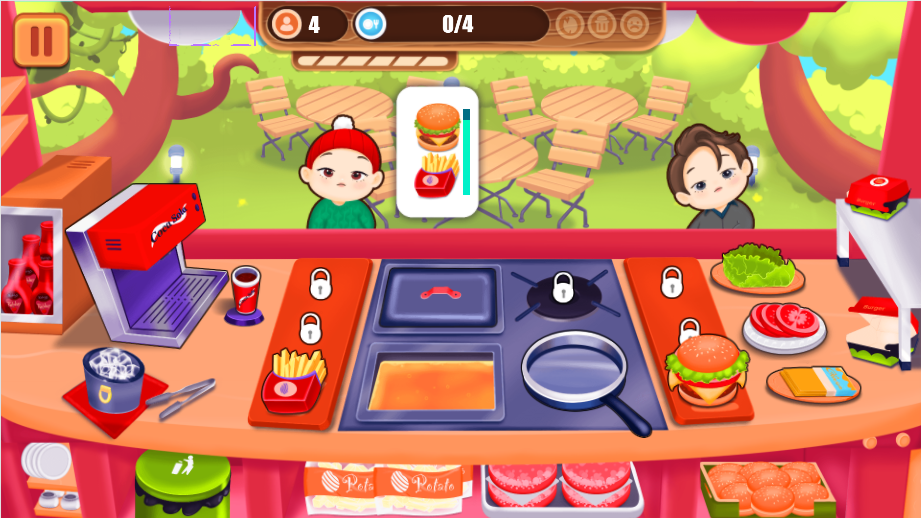Click the frying pan on the stove
This screenshot has height=518, width=921.
click(575, 369)
